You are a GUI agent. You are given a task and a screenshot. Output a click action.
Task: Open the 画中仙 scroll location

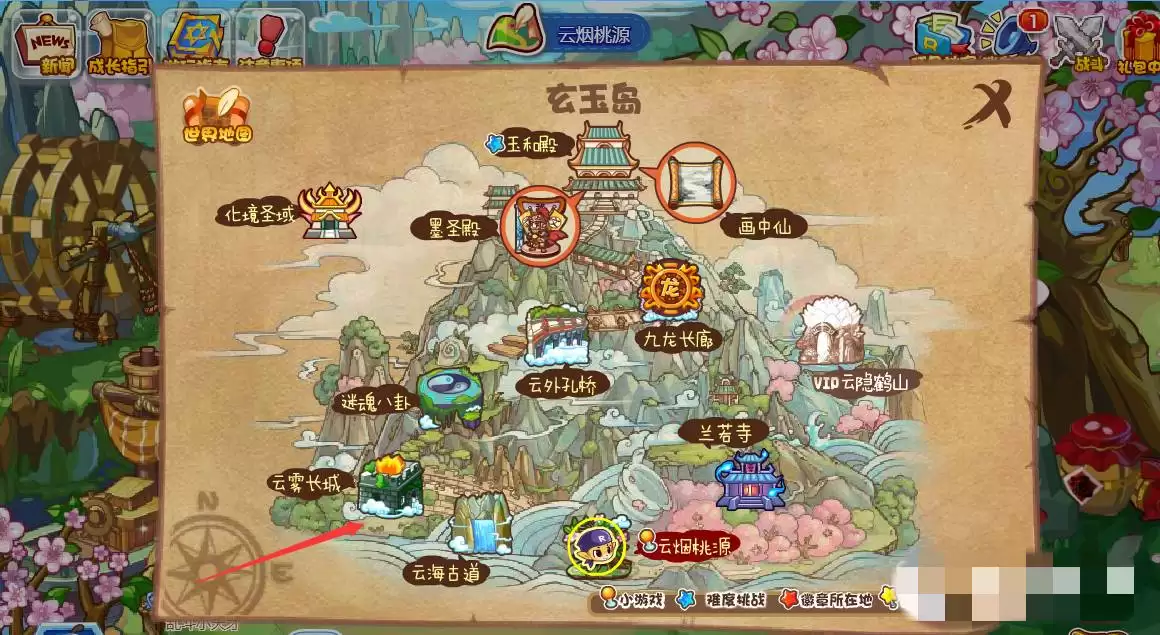700,182
